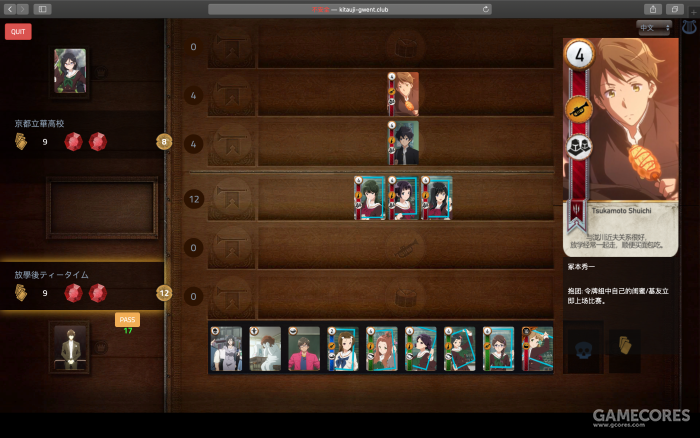Click the PASS button
Image resolution: width=700 pixels, height=438 pixels.
127,319
